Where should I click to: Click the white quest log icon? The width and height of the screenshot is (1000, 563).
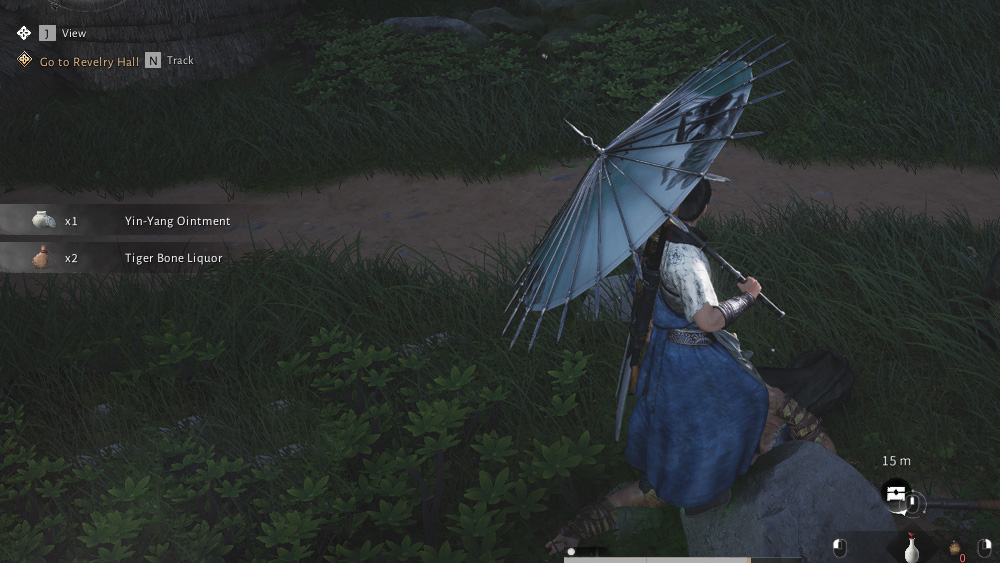point(24,33)
